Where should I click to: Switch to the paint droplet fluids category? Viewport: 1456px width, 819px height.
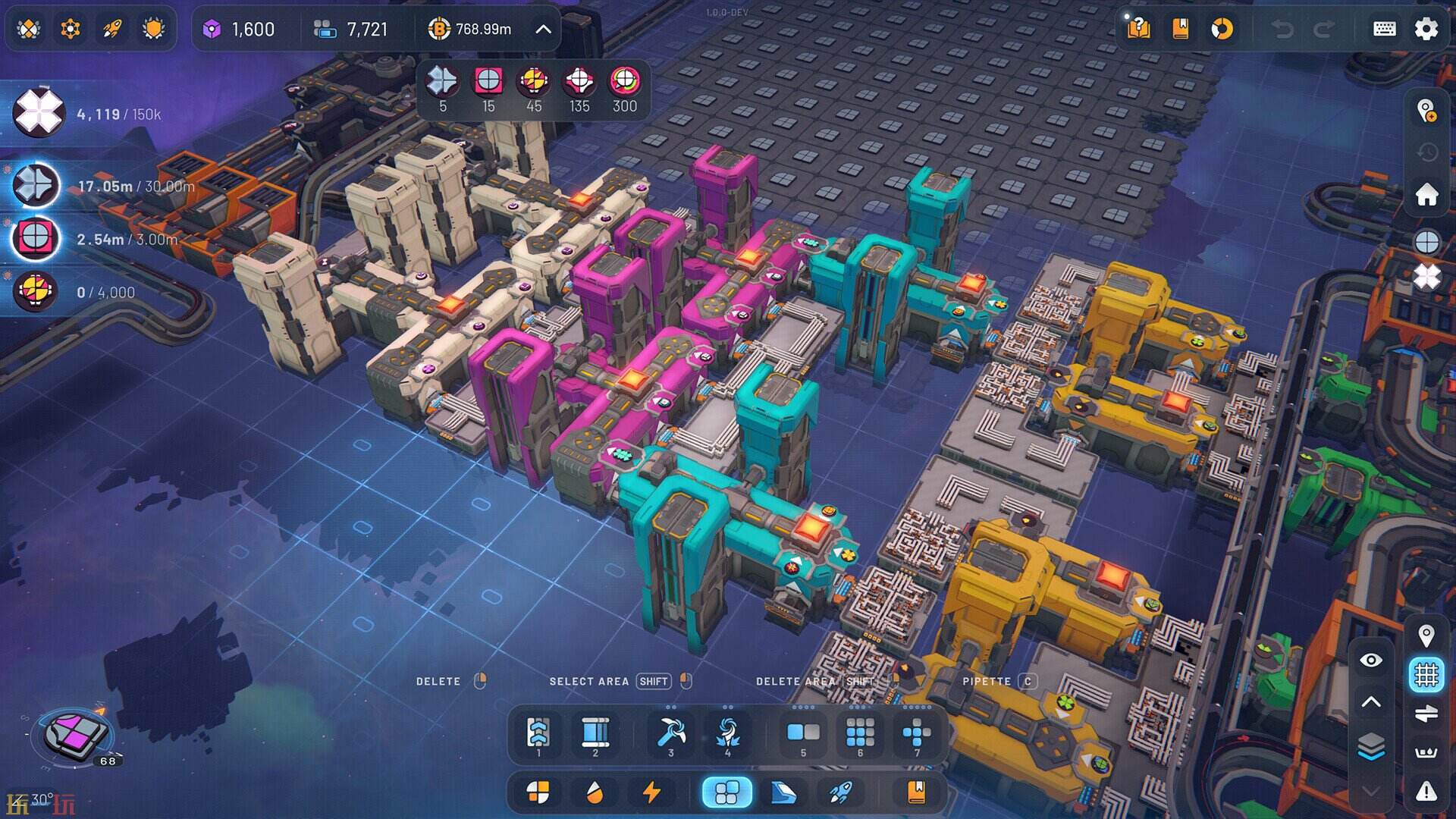point(595,792)
